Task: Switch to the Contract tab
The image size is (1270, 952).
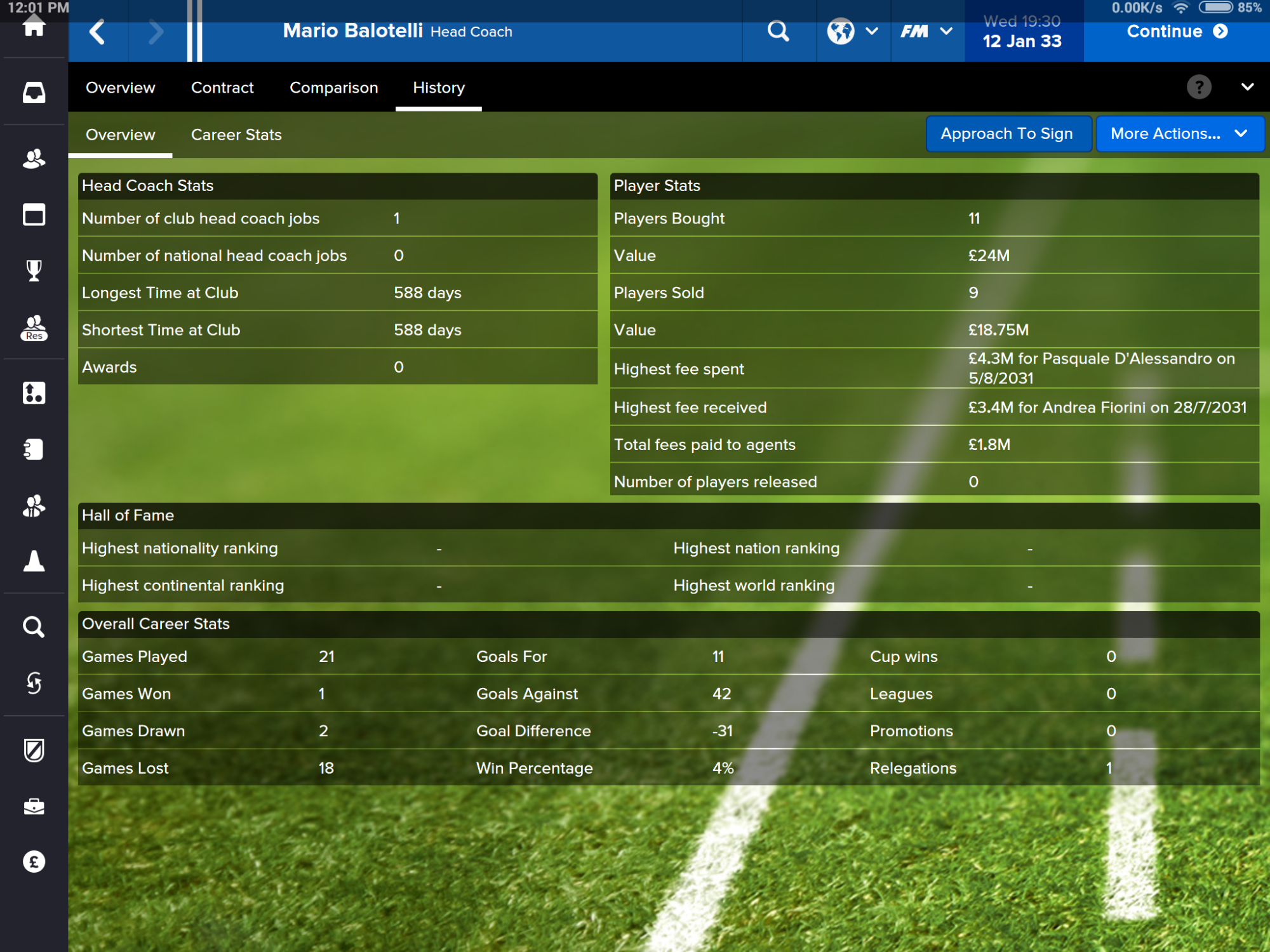Action: click(x=222, y=88)
